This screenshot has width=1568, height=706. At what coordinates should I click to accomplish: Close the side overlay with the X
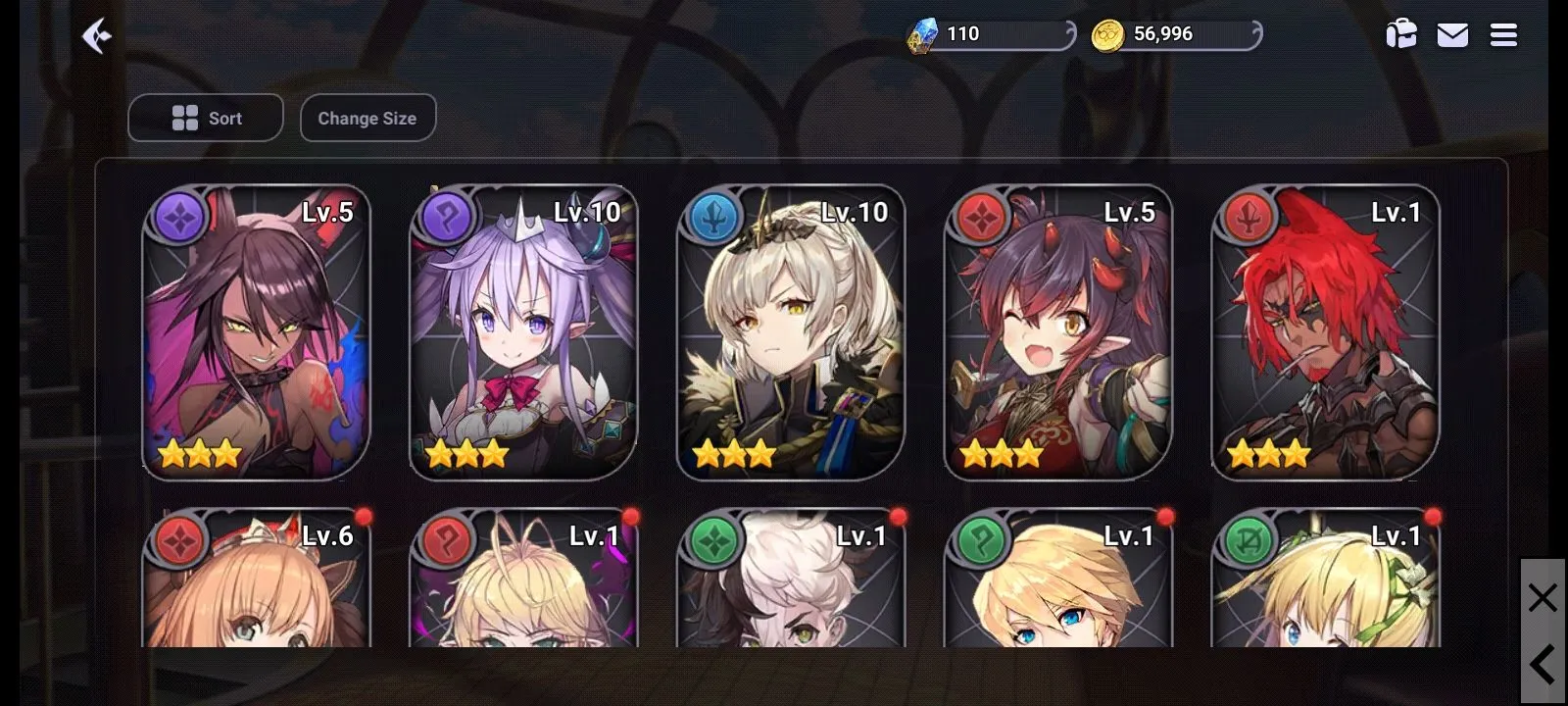point(1543,597)
